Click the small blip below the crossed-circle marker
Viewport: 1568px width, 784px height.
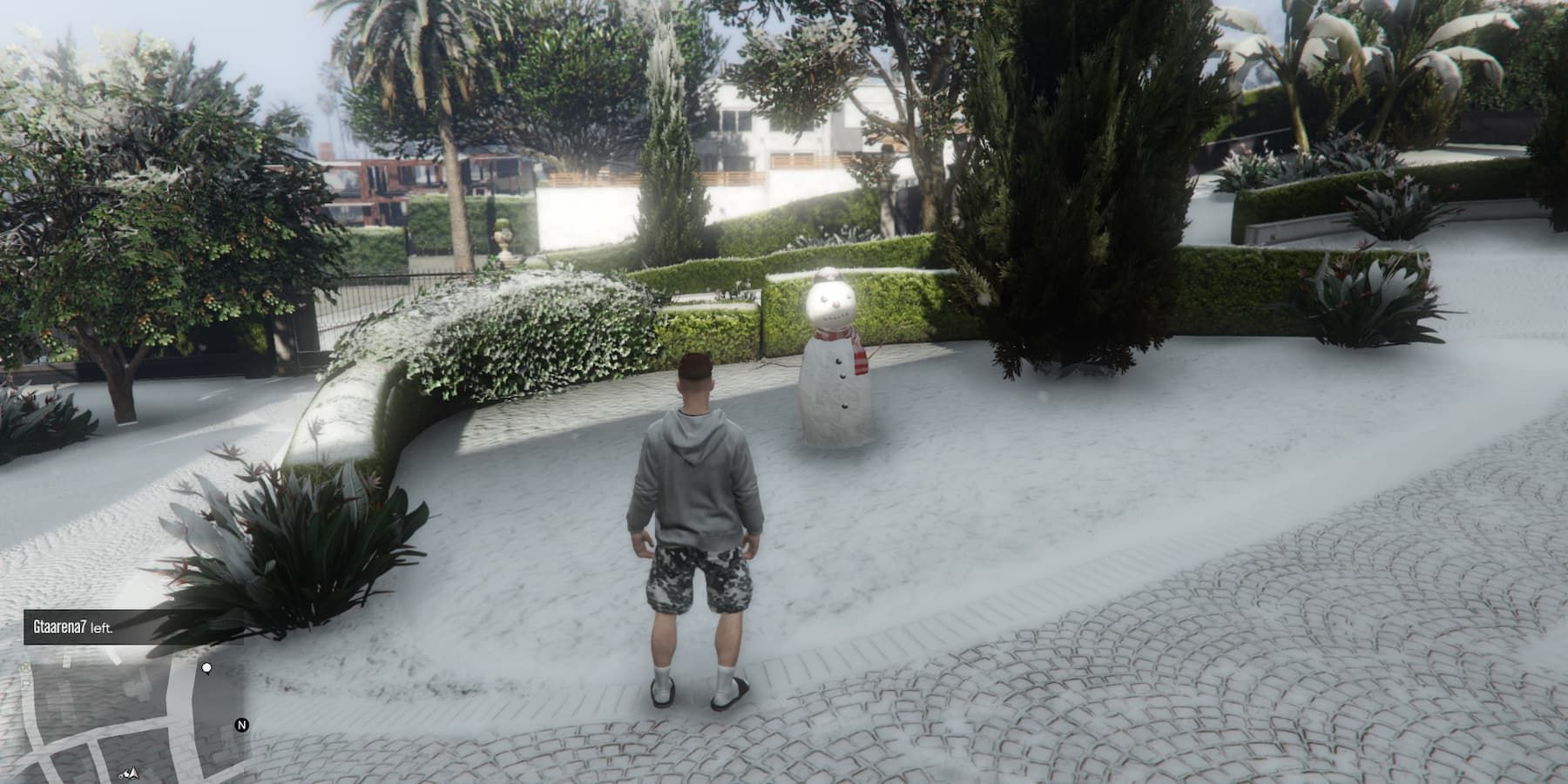(x=25, y=682)
